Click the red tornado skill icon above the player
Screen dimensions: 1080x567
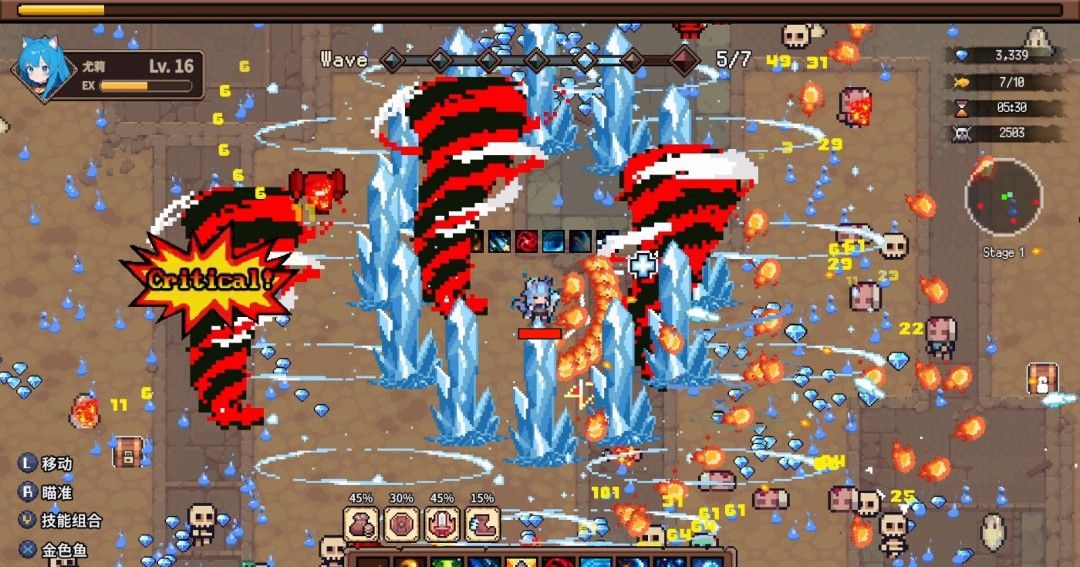[527, 241]
